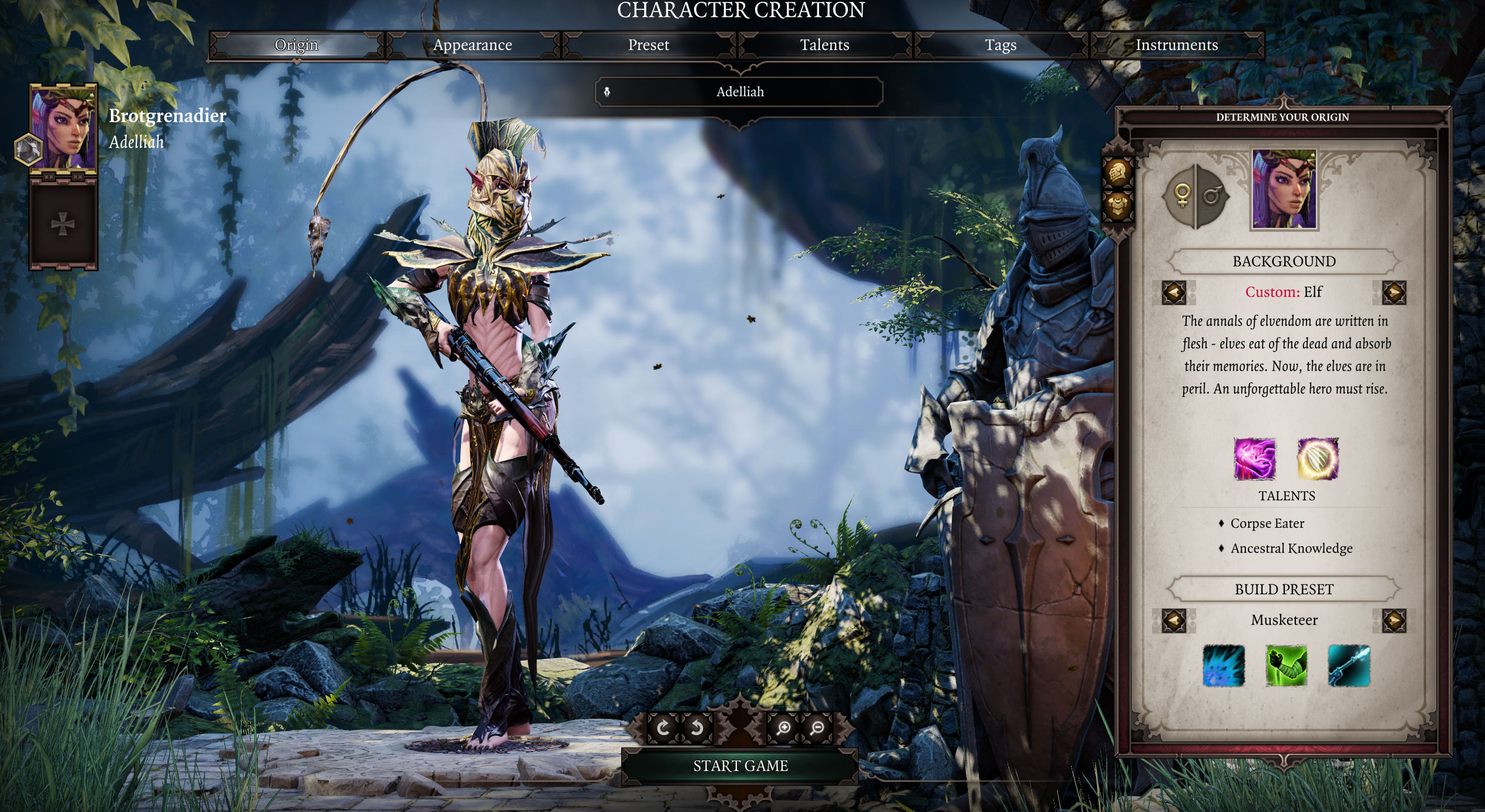Add a new character in the empty slot
Viewport: 1485px width, 812px height.
pos(63,224)
